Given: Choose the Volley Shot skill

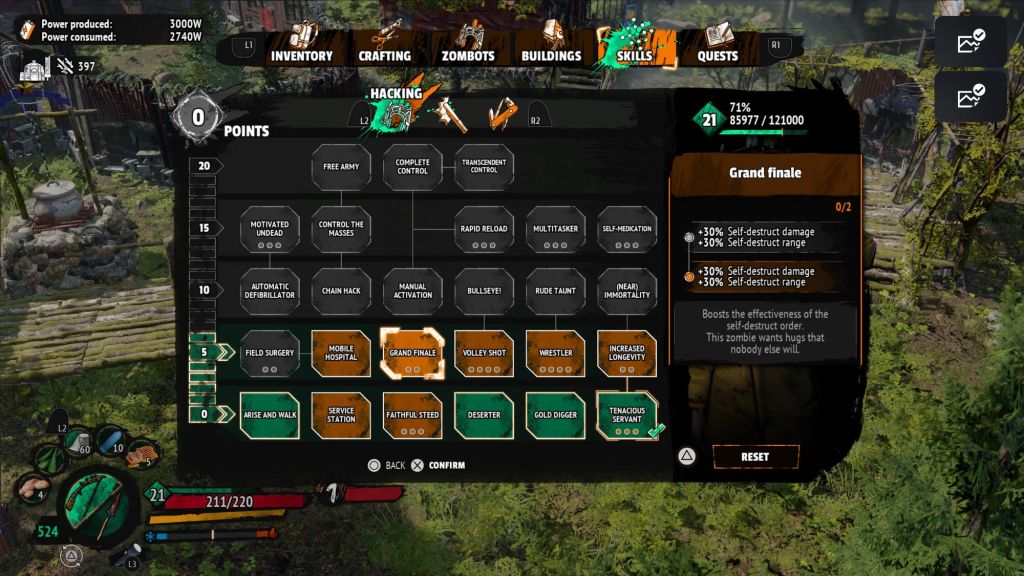Looking at the screenshot, I should (484, 353).
